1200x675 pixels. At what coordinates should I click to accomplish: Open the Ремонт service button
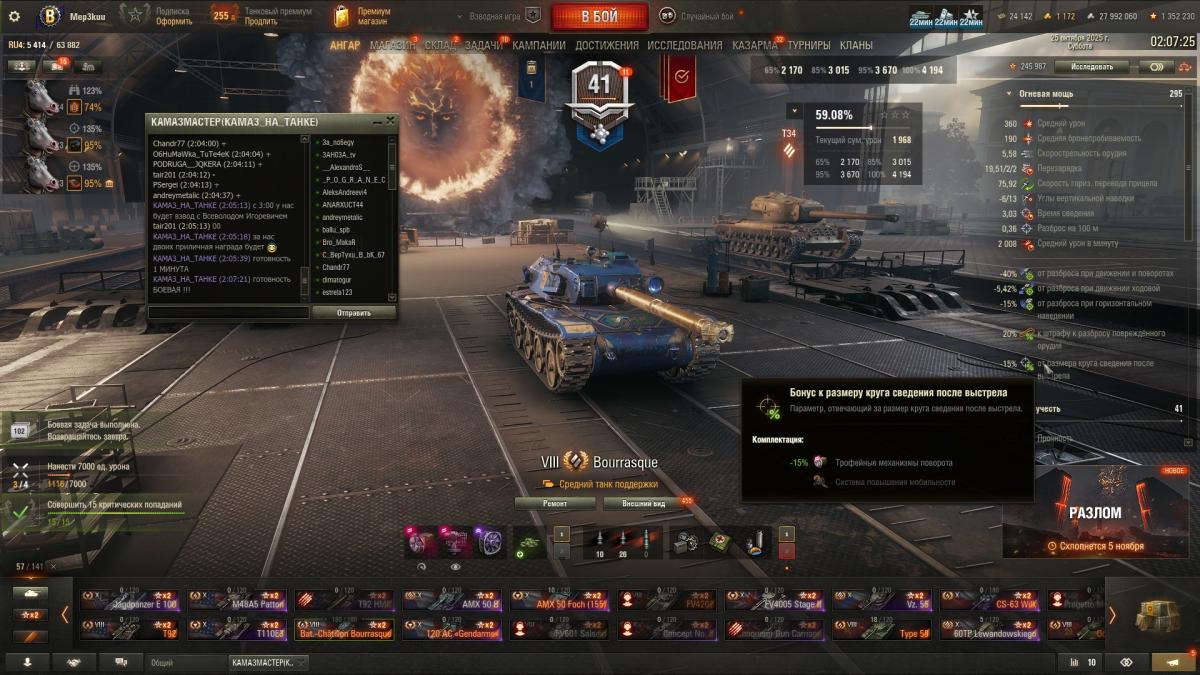point(555,504)
